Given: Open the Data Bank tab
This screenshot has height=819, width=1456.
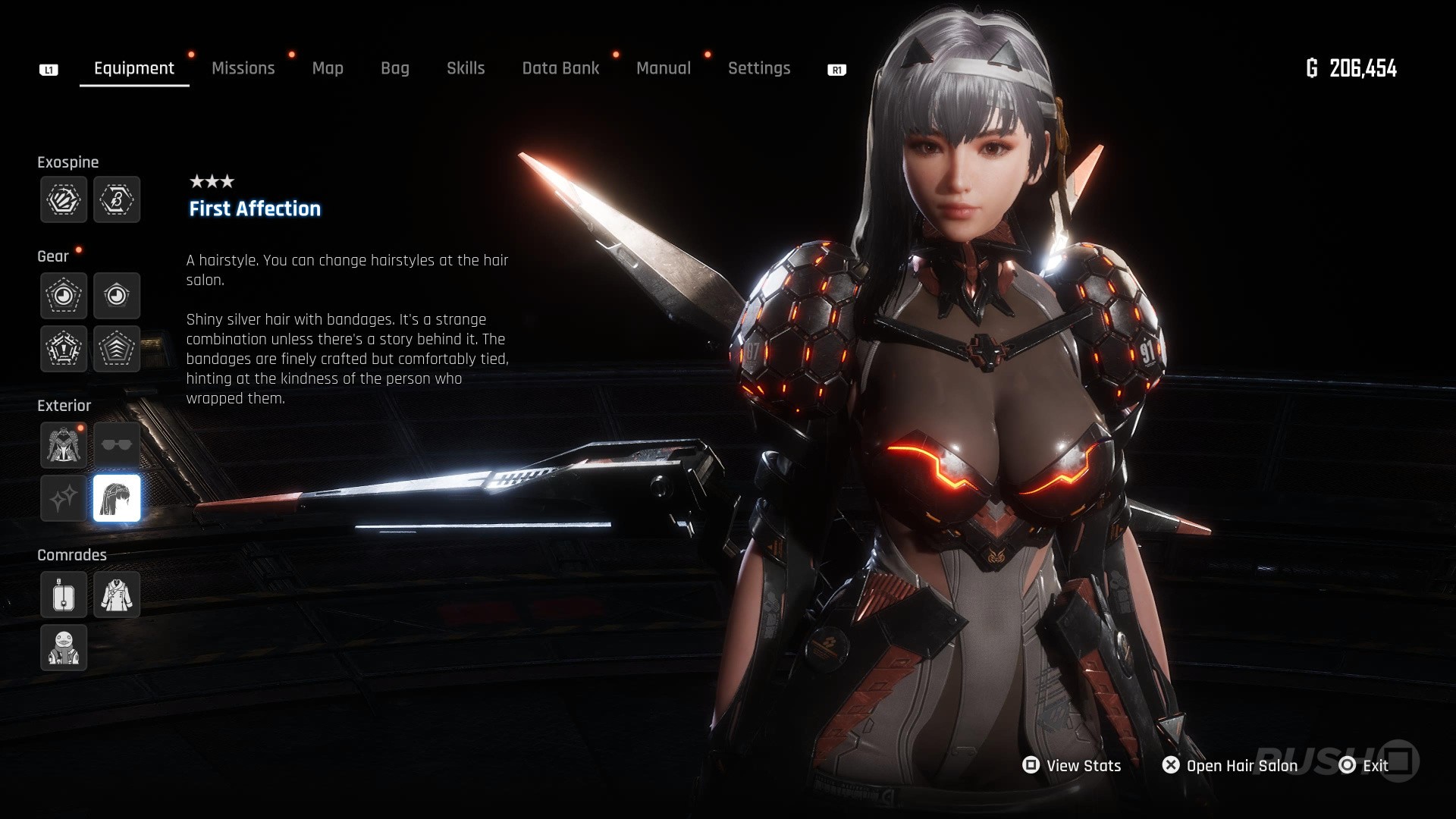Looking at the screenshot, I should pyautogui.click(x=560, y=68).
